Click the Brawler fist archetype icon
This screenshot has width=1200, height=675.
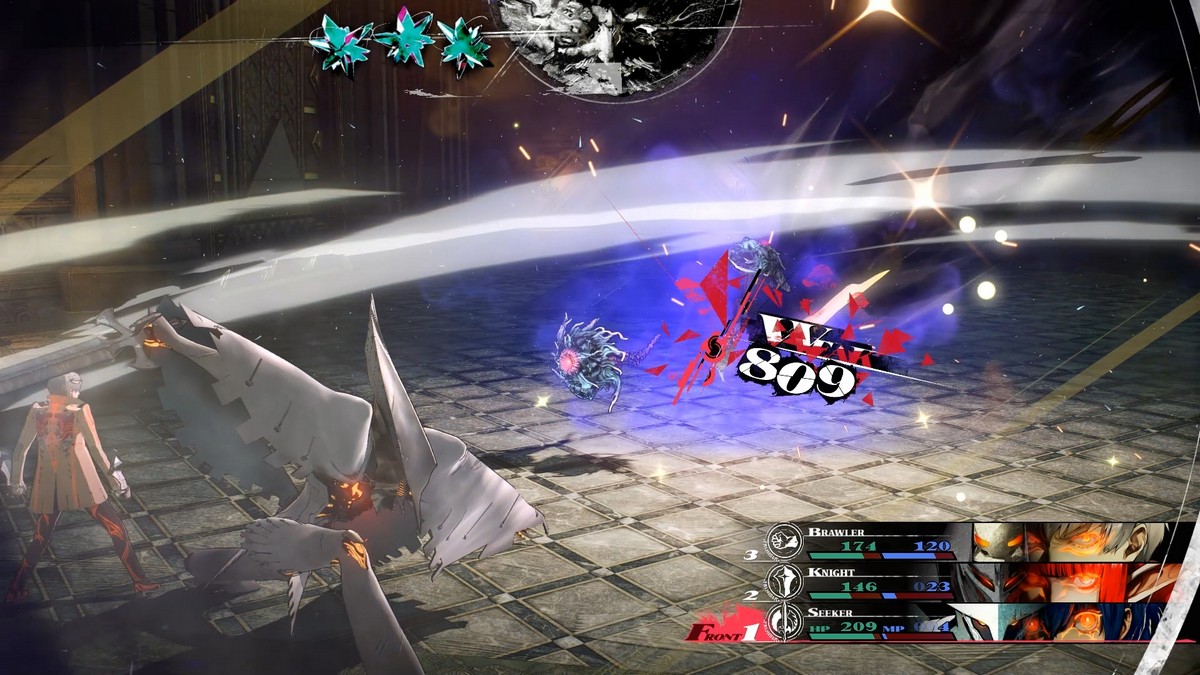pyautogui.click(x=780, y=541)
